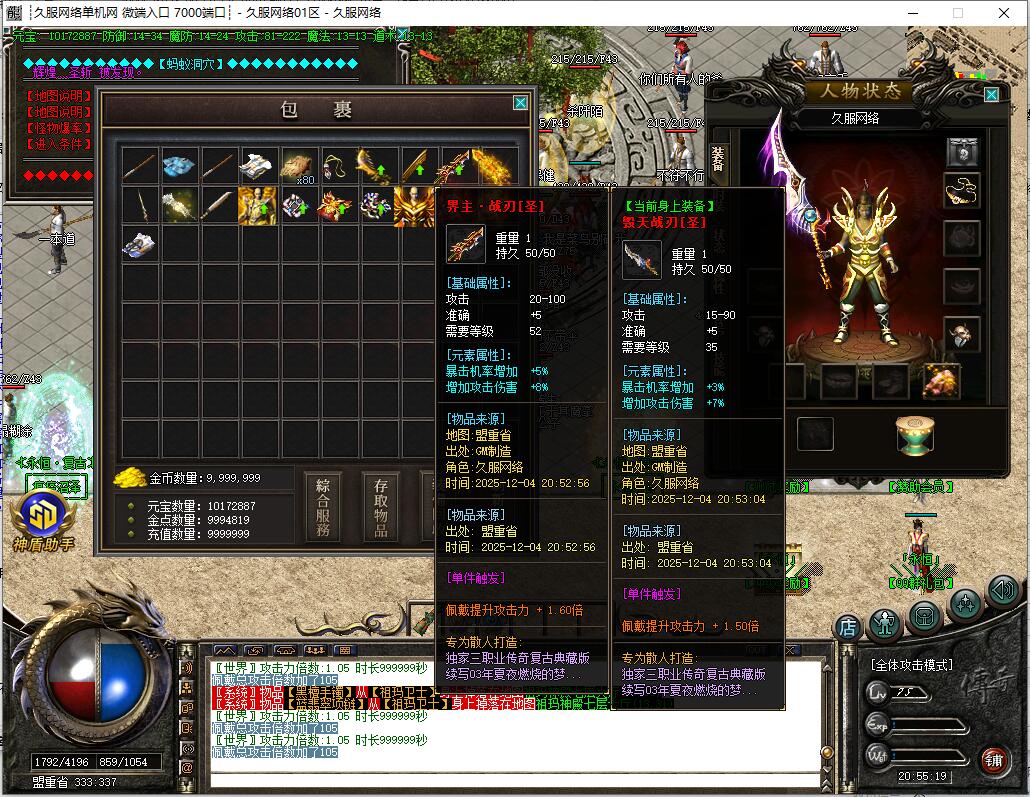The image size is (1030, 797).
Task: Close the 人物状态 character panel
Action: 991,95
